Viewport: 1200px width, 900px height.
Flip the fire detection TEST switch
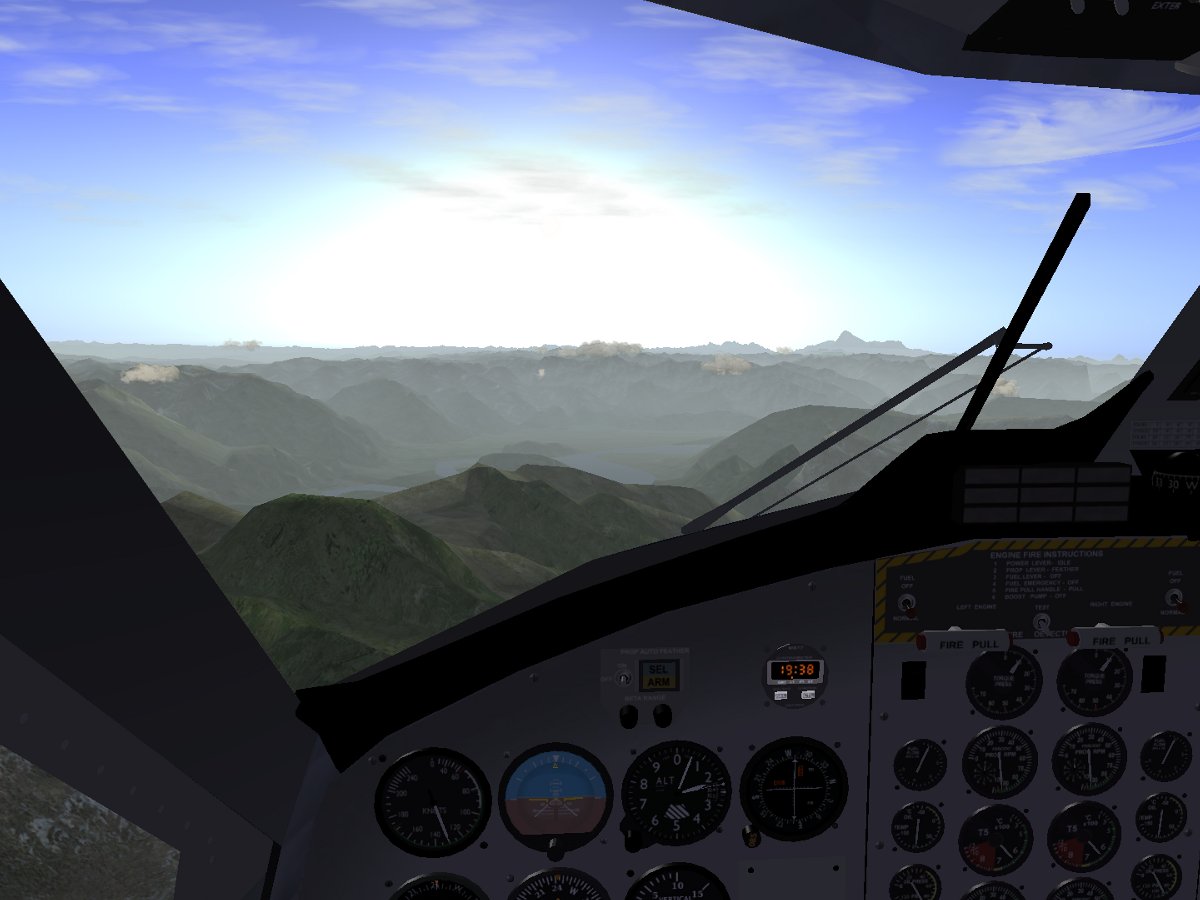click(1040, 621)
